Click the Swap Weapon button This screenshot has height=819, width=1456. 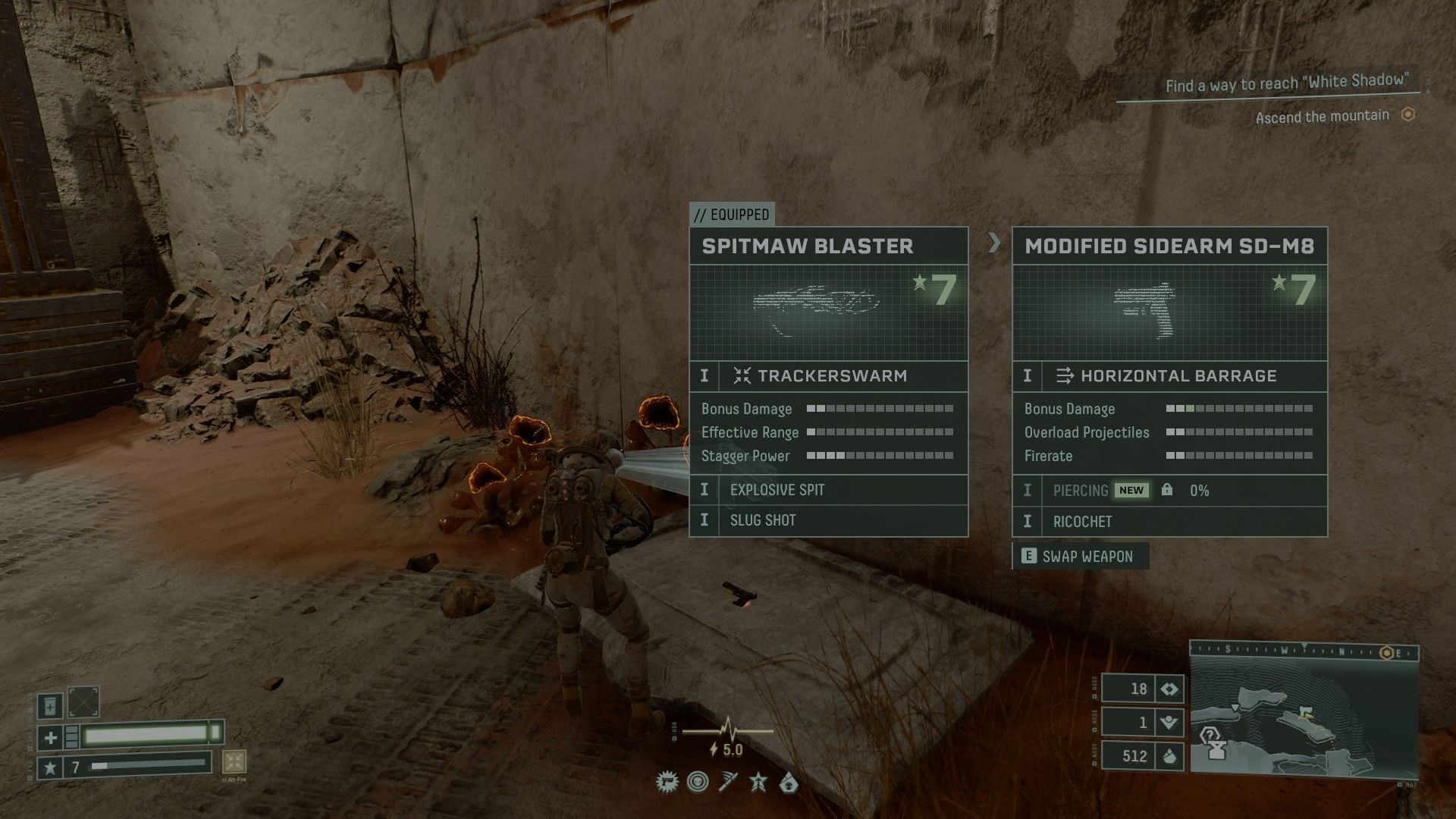pos(1081,556)
